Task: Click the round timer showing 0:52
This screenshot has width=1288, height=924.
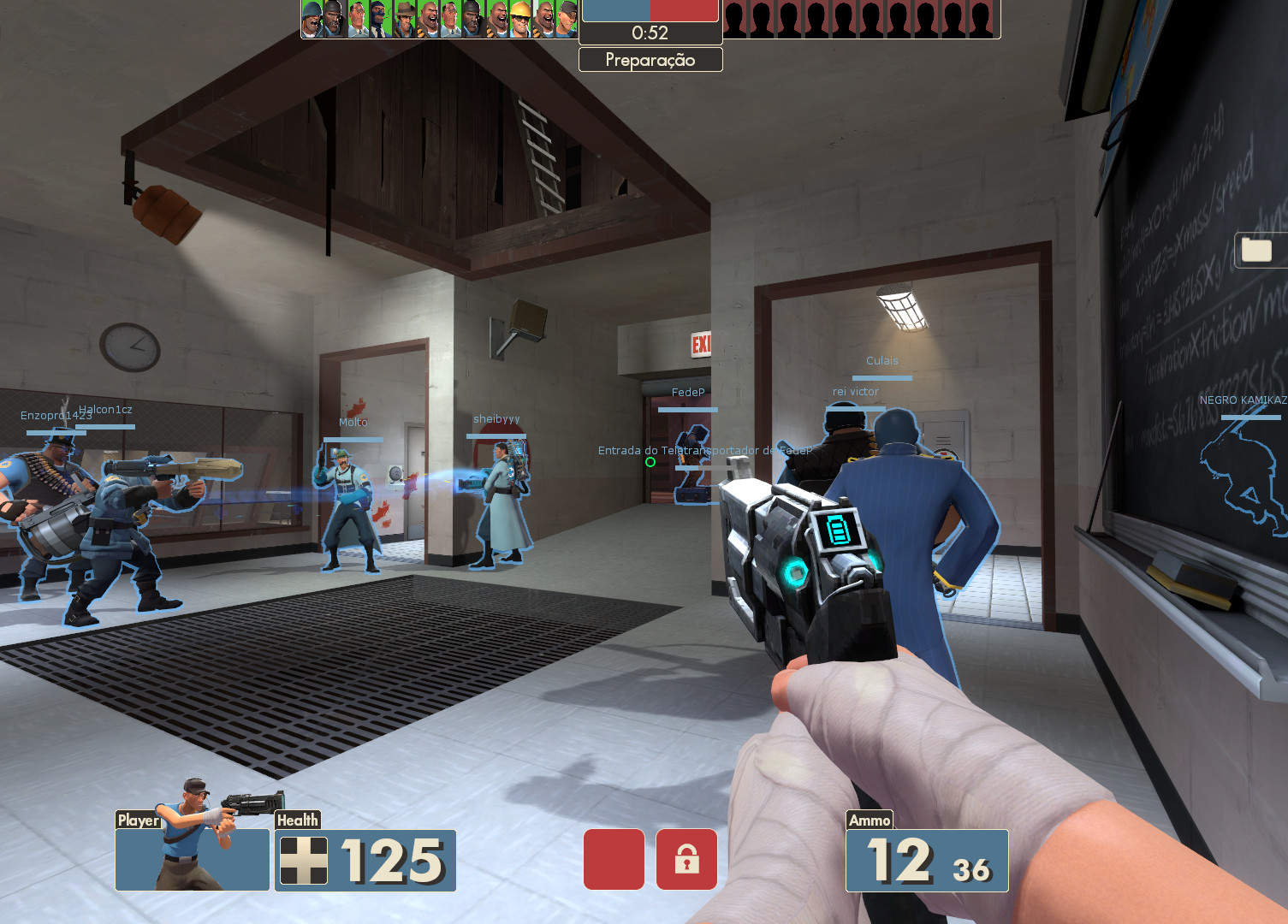Action: pyautogui.click(x=650, y=33)
